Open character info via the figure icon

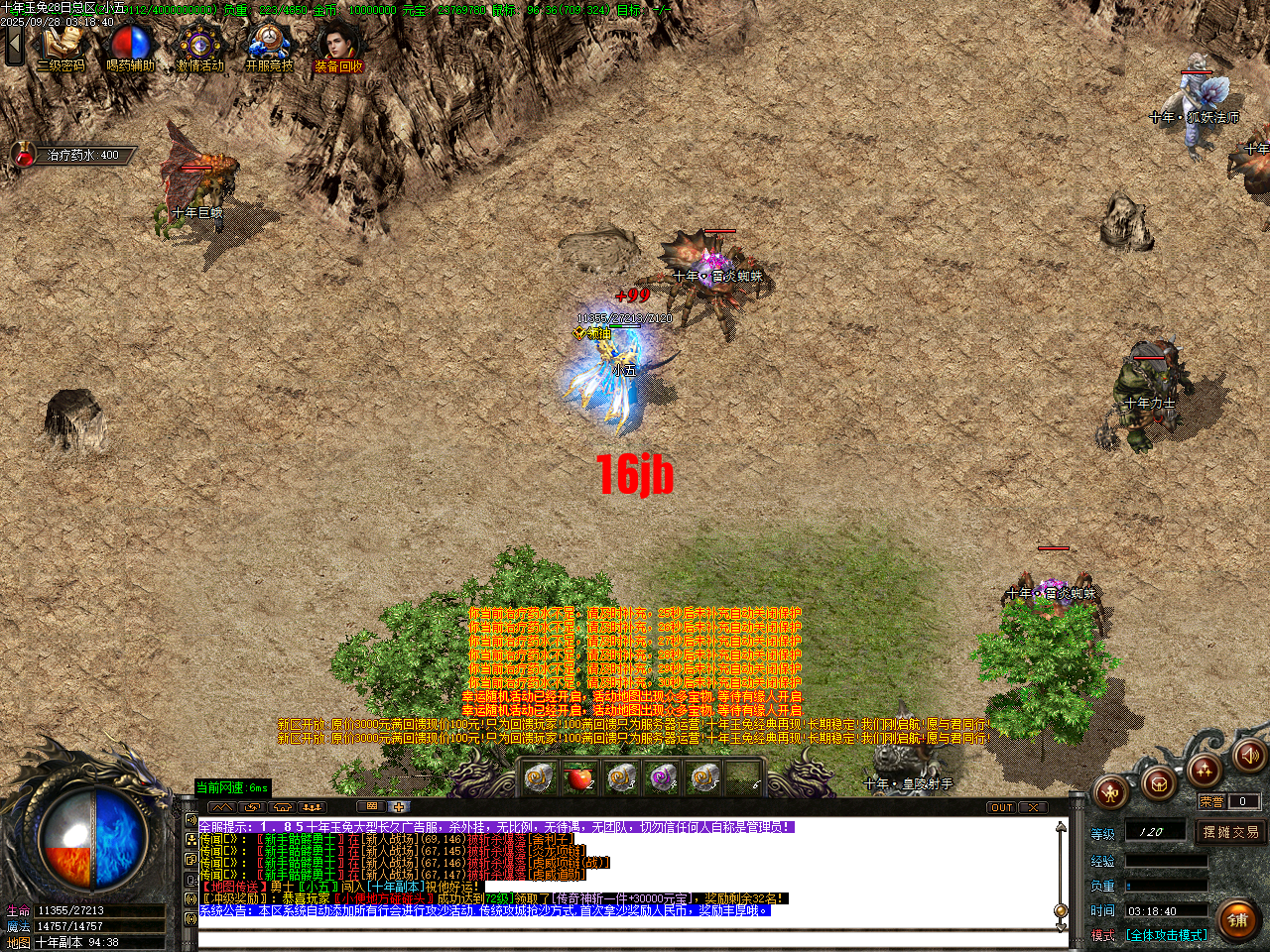(x=1110, y=793)
